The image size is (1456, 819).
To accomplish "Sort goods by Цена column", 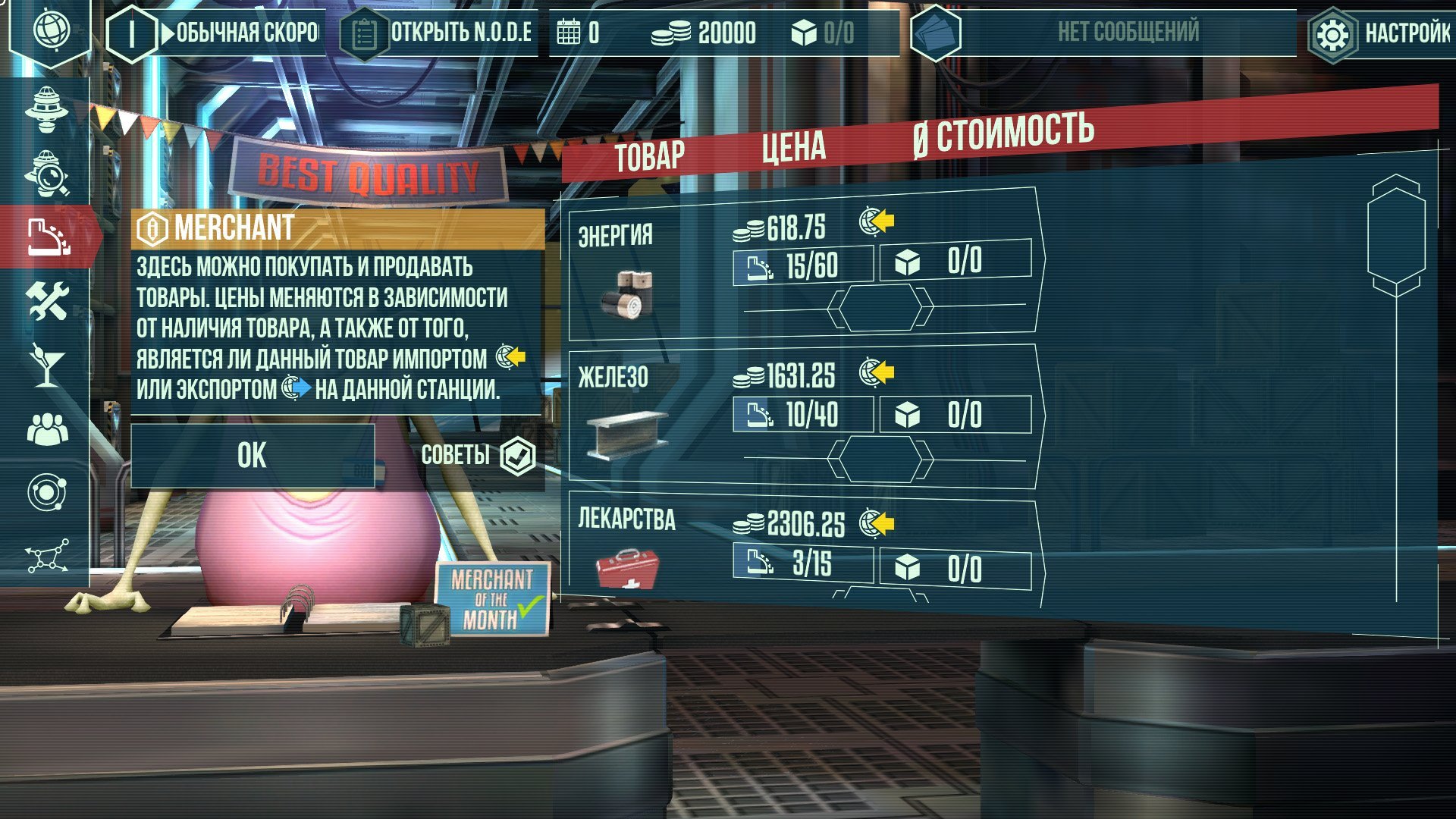I will pos(793,147).
